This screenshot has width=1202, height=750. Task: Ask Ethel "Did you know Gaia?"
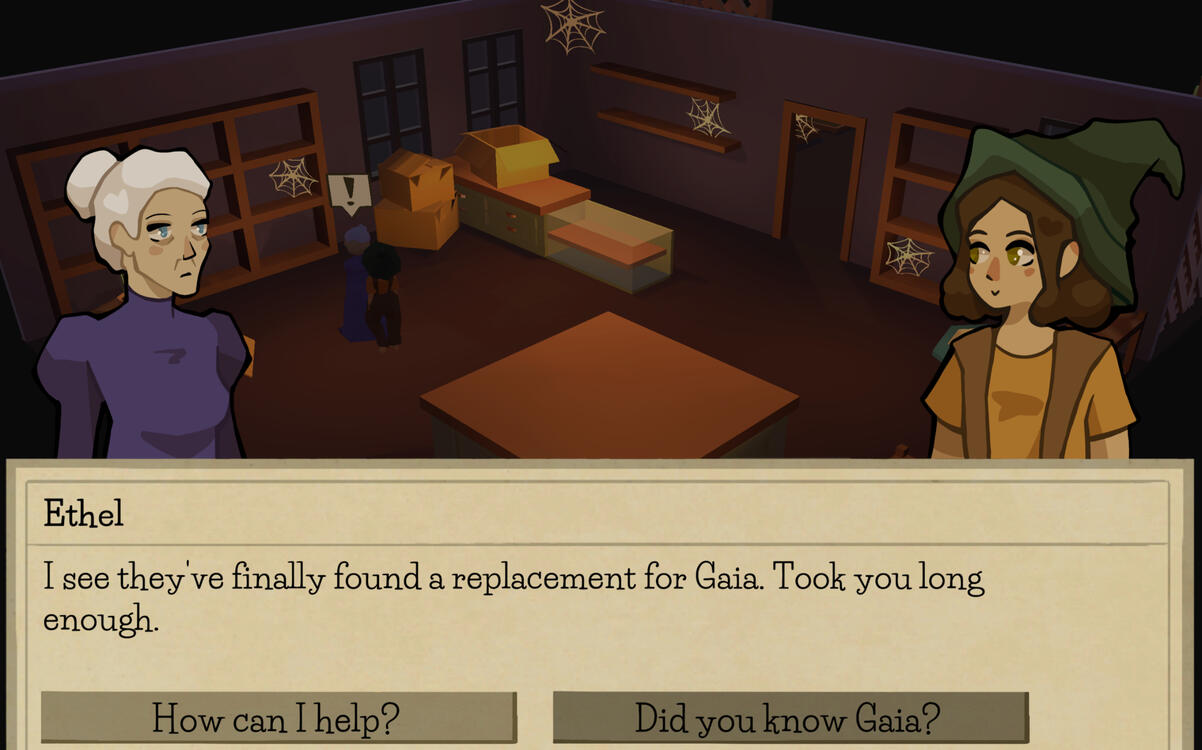click(789, 718)
